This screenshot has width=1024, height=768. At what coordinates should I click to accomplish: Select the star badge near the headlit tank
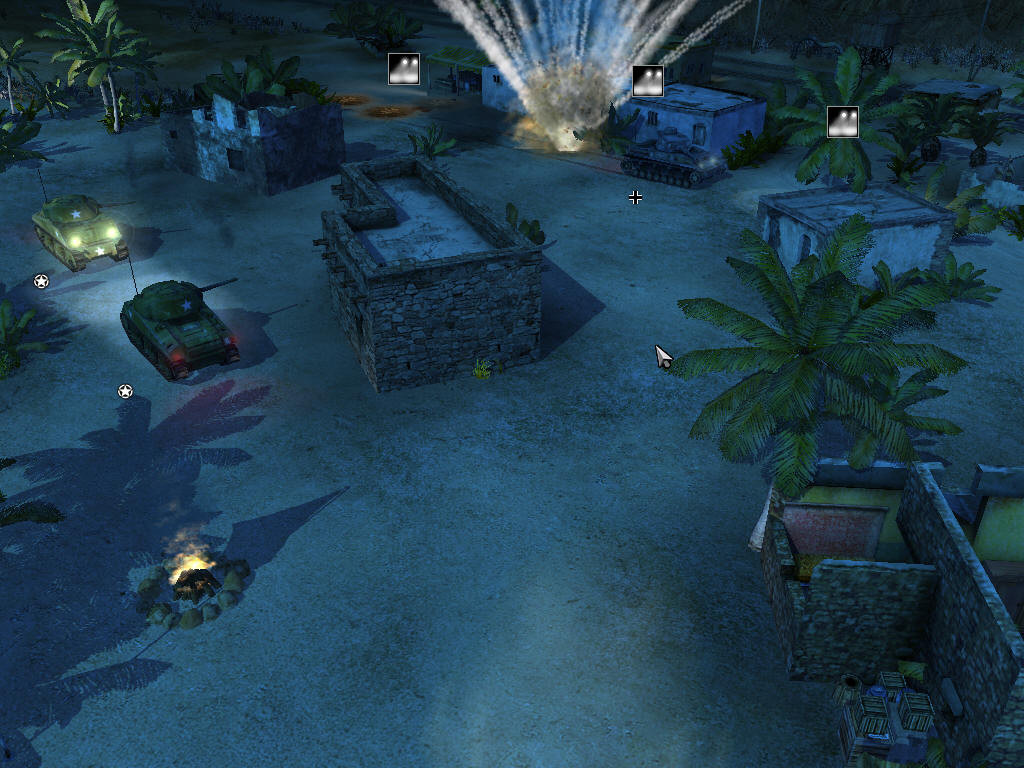(41, 281)
